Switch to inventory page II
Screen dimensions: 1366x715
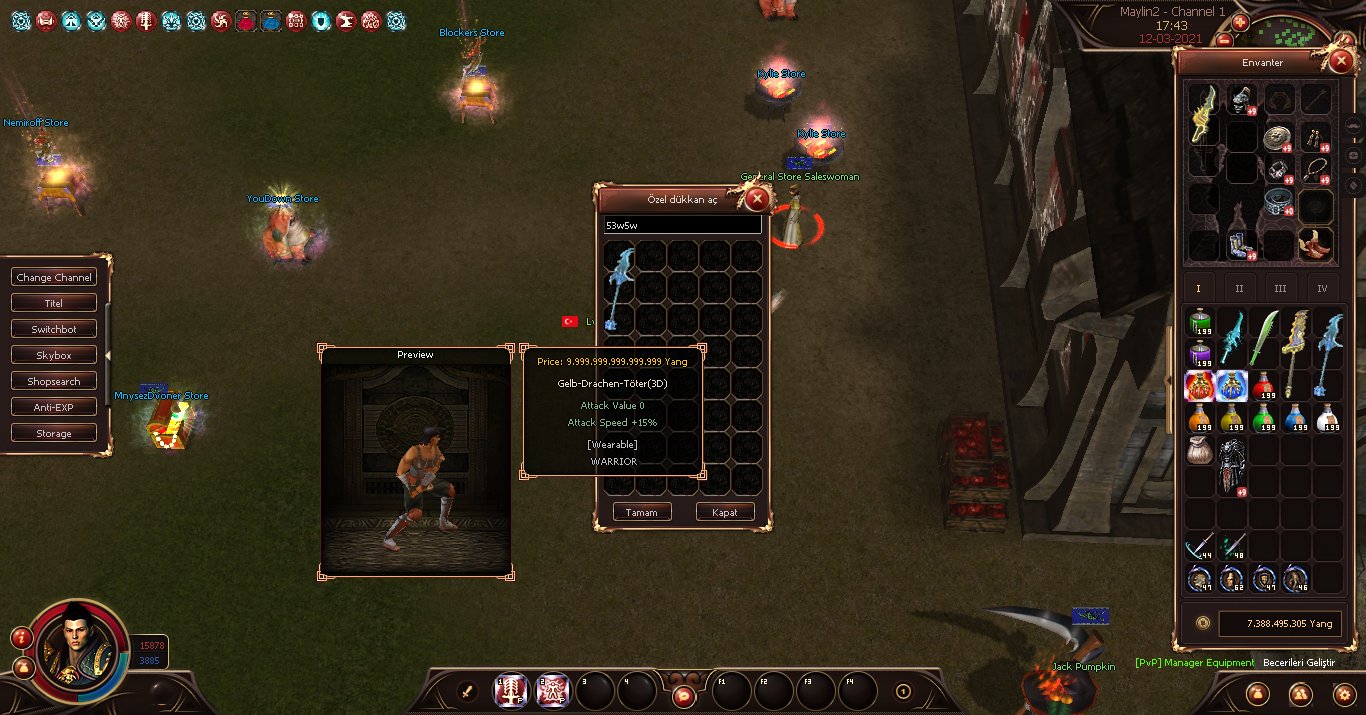(x=1239, y=288)
